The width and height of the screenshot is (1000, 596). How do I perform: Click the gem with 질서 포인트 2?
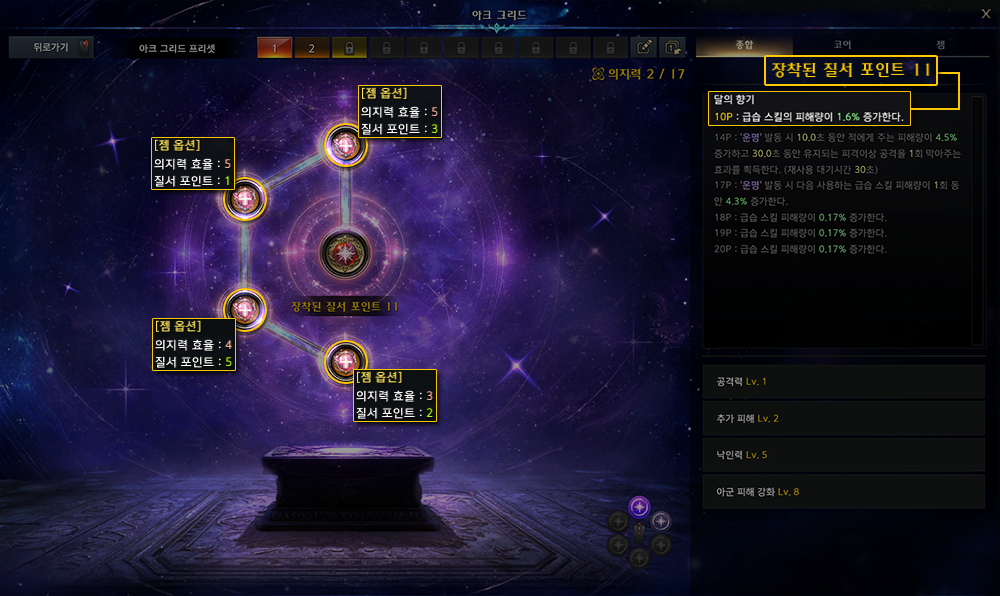(x=346, y=362)
